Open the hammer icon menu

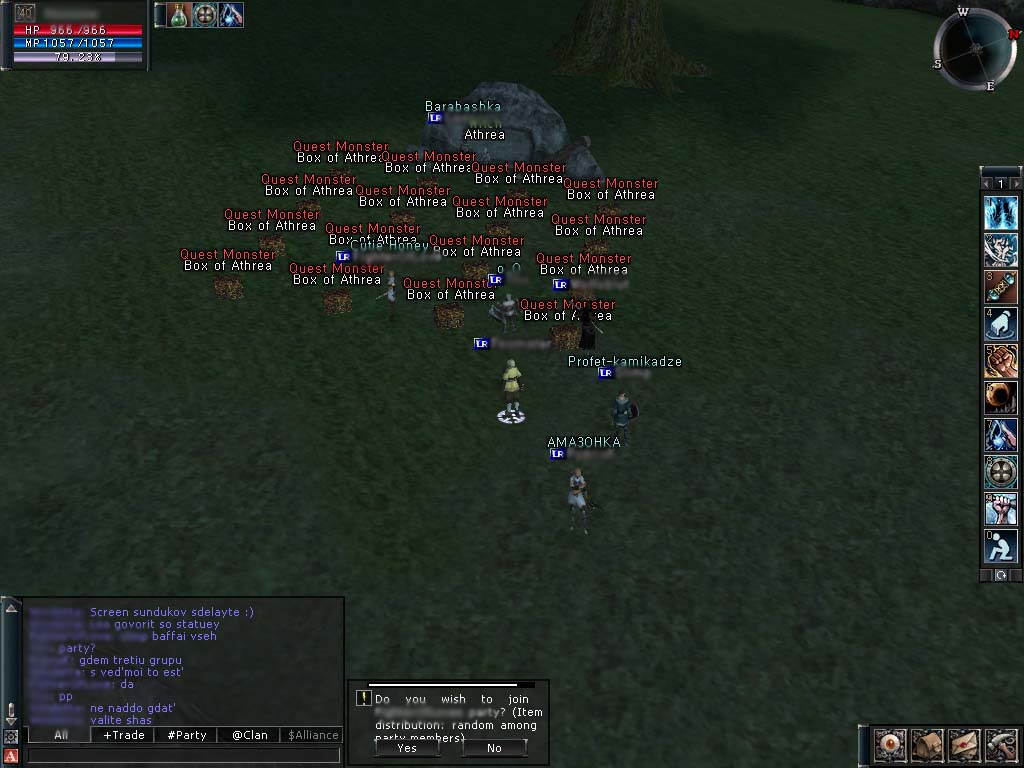click(1001, 745)
